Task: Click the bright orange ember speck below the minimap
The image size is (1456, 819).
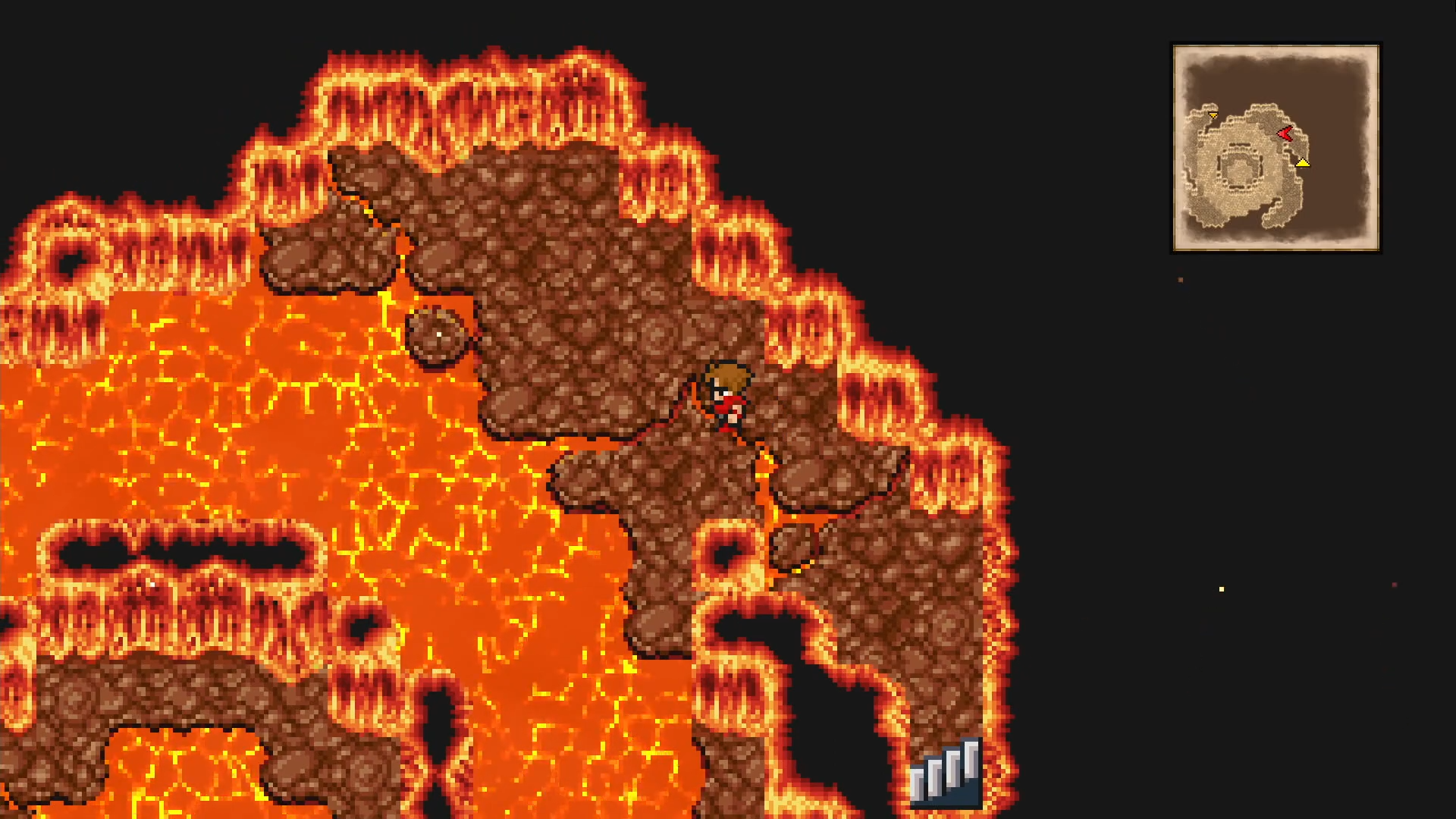Action: click(1179, 281)
